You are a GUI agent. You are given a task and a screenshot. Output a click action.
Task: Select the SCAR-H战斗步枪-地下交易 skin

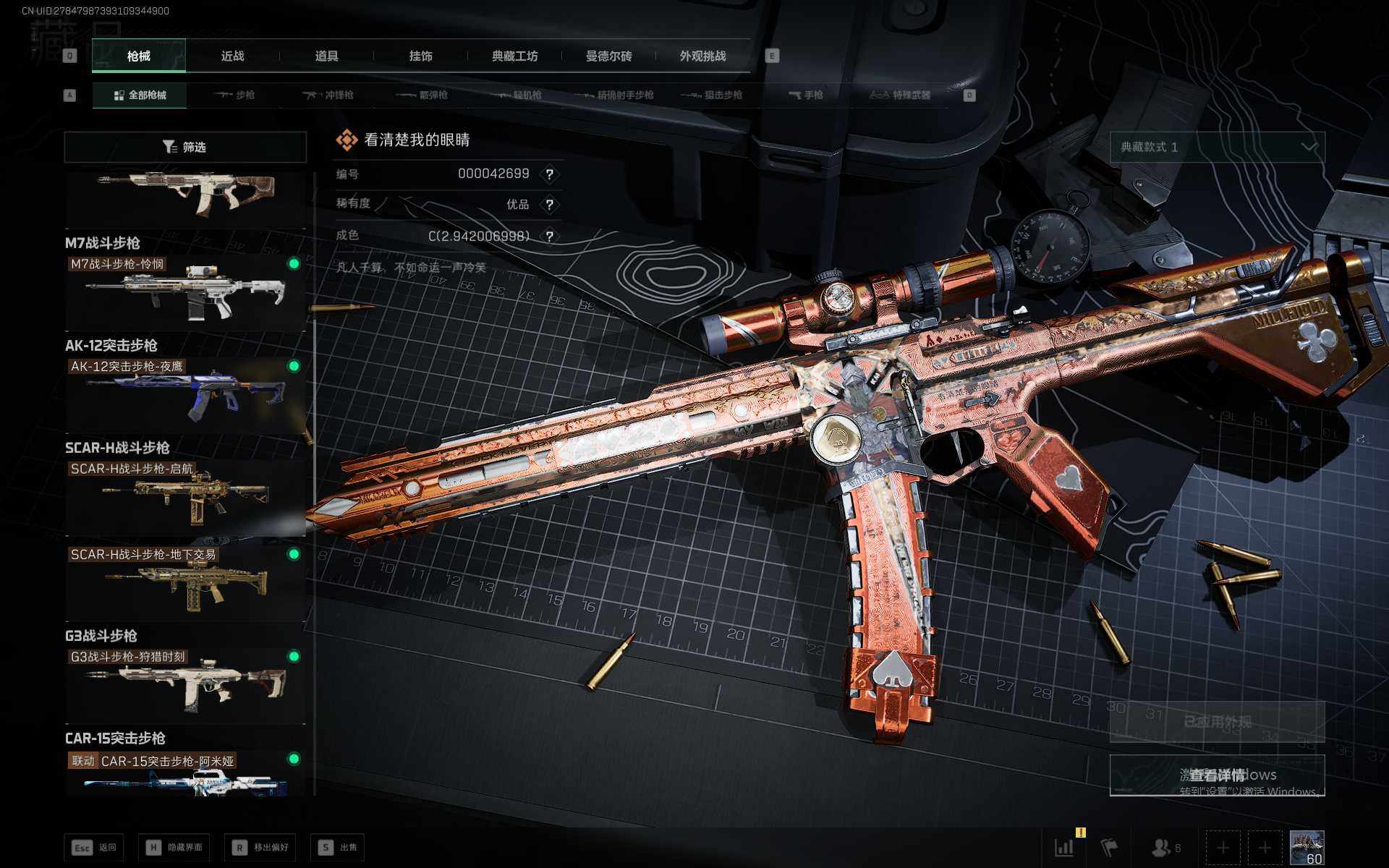[x=185, y=583]
